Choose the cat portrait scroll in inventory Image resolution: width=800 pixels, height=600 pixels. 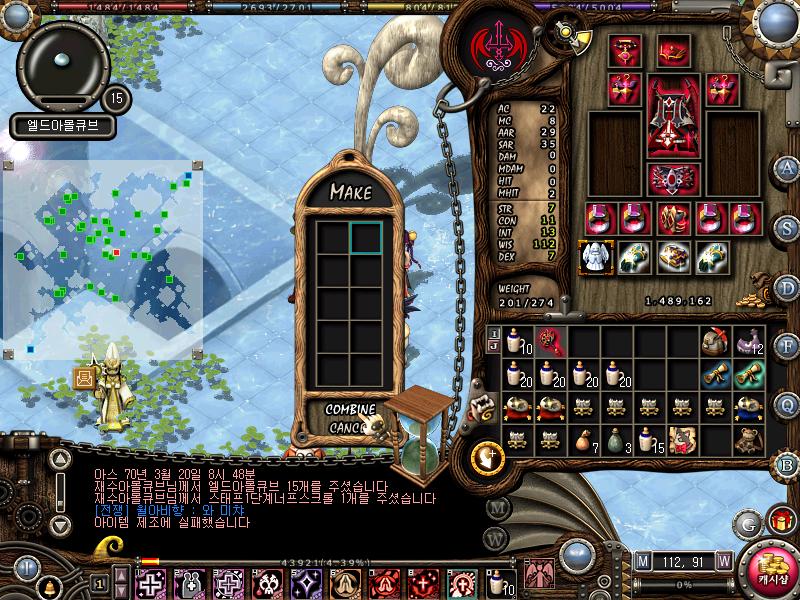(x=683, y=439)
